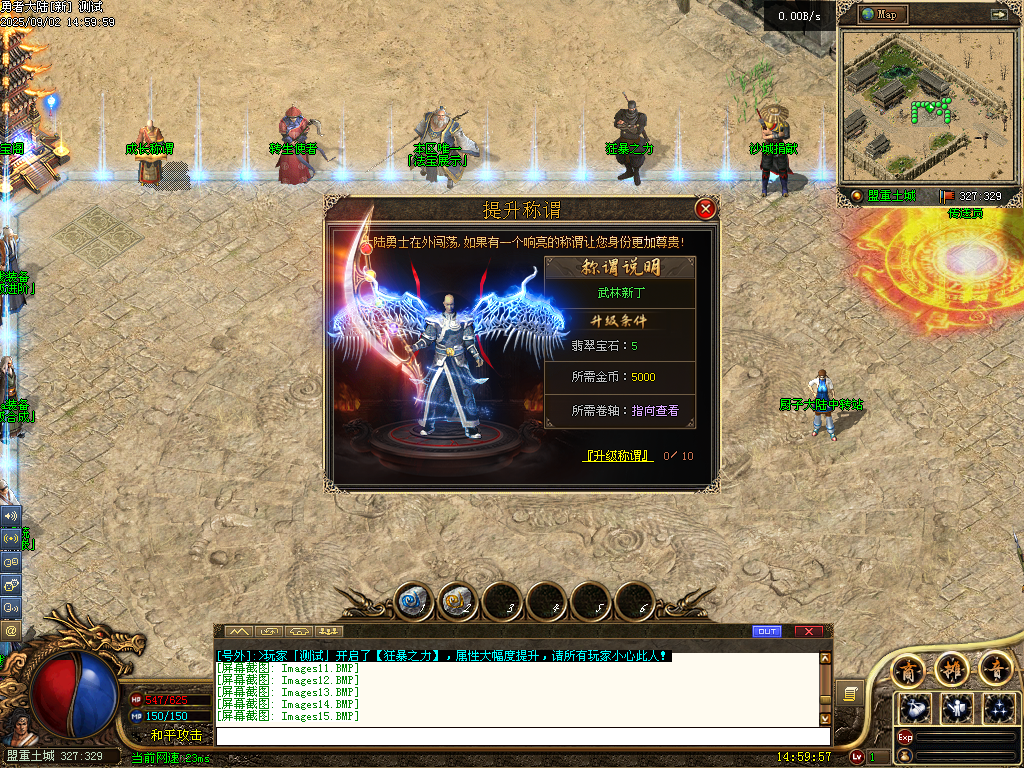Click the 升级称谓 upgrade title link
Screen dimensions: 1024x768
pyautogui.click(x=618, y=456)
